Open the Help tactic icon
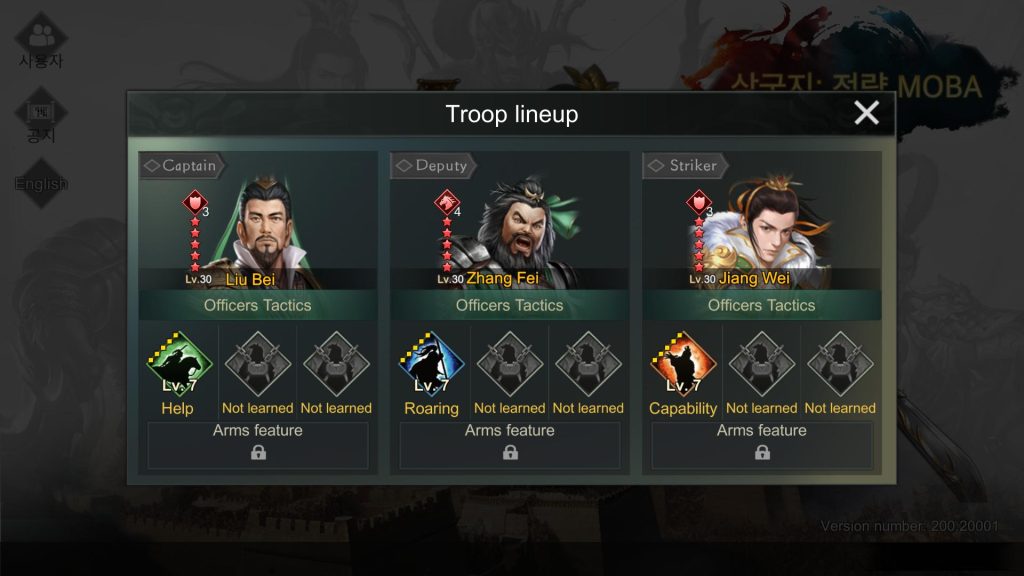The width and height of the screenshot is (1024, 576). 179,362
